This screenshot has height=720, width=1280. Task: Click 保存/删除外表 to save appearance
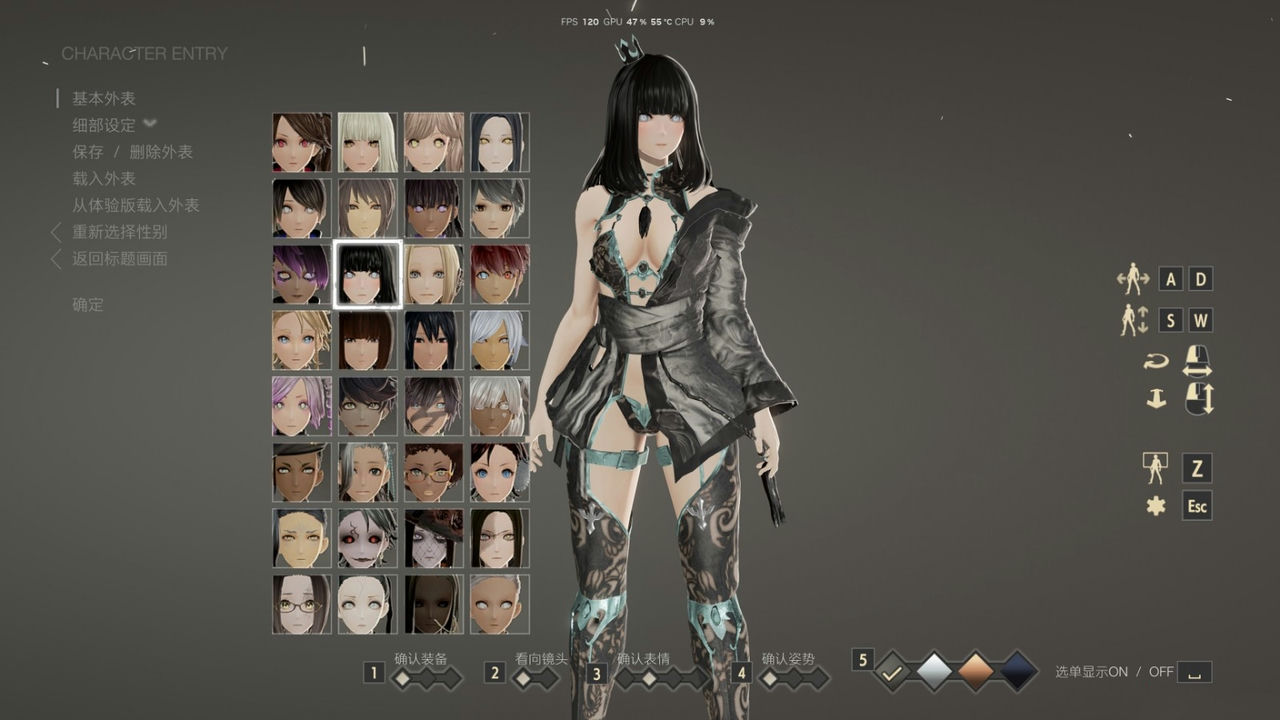coord(132,151)
